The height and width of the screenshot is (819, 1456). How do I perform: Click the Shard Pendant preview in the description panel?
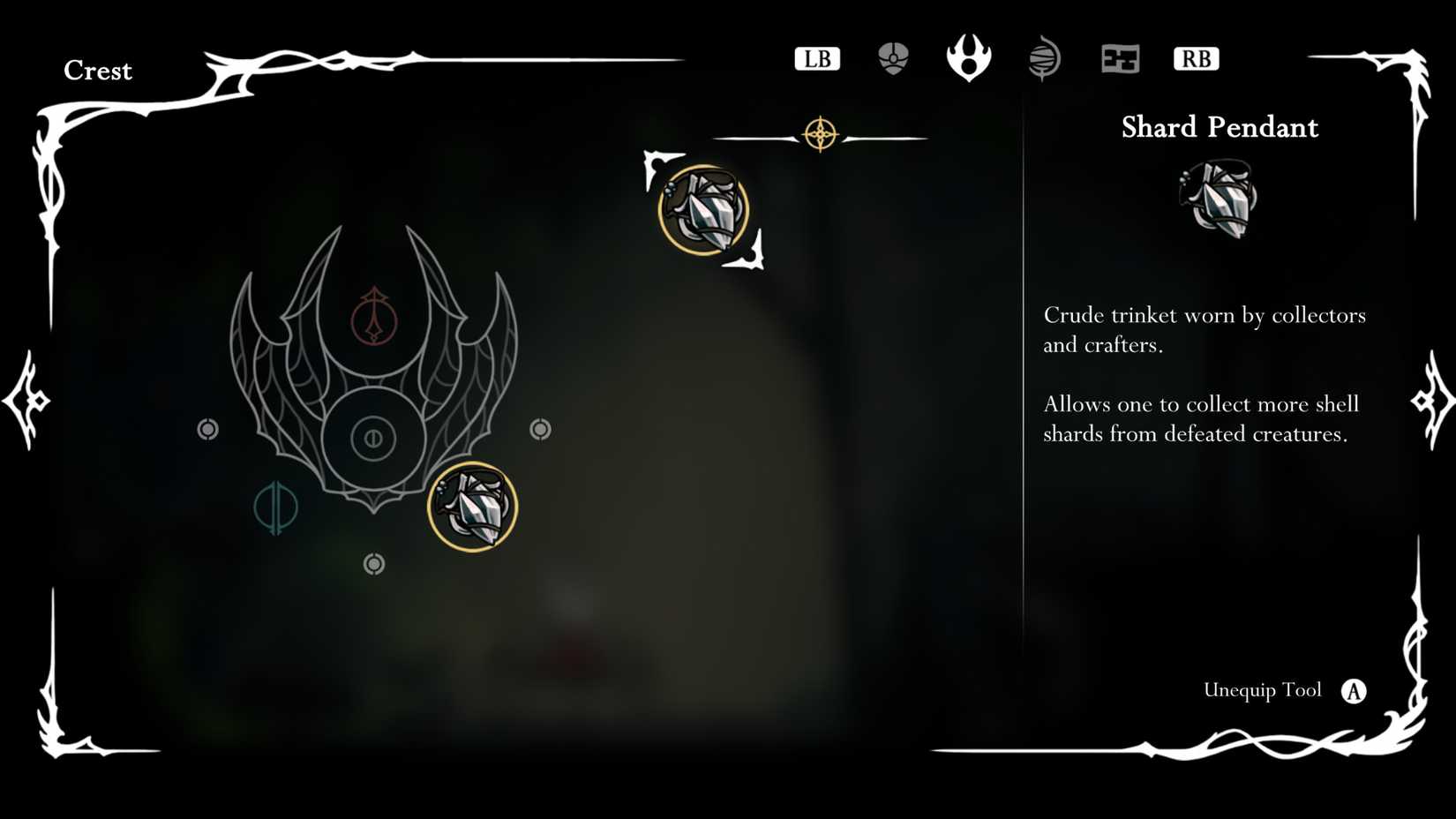click(1221, 199)
